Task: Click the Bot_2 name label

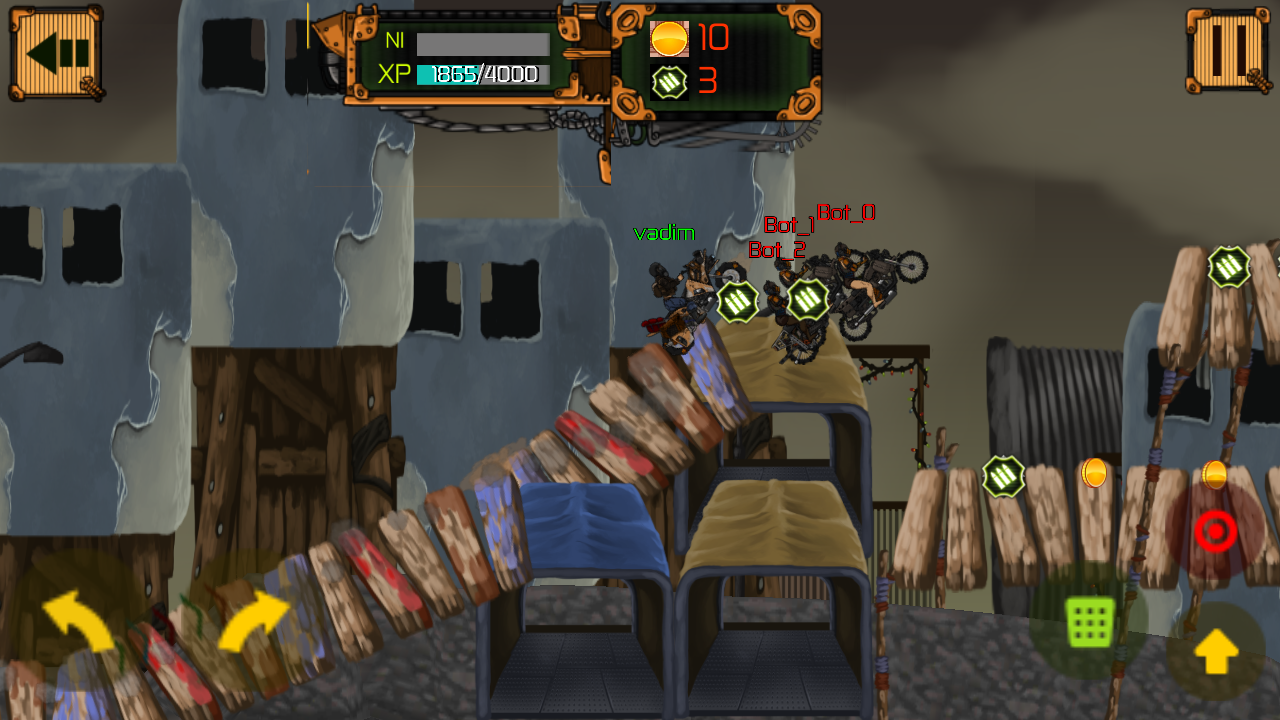Action: click(776, 250)
